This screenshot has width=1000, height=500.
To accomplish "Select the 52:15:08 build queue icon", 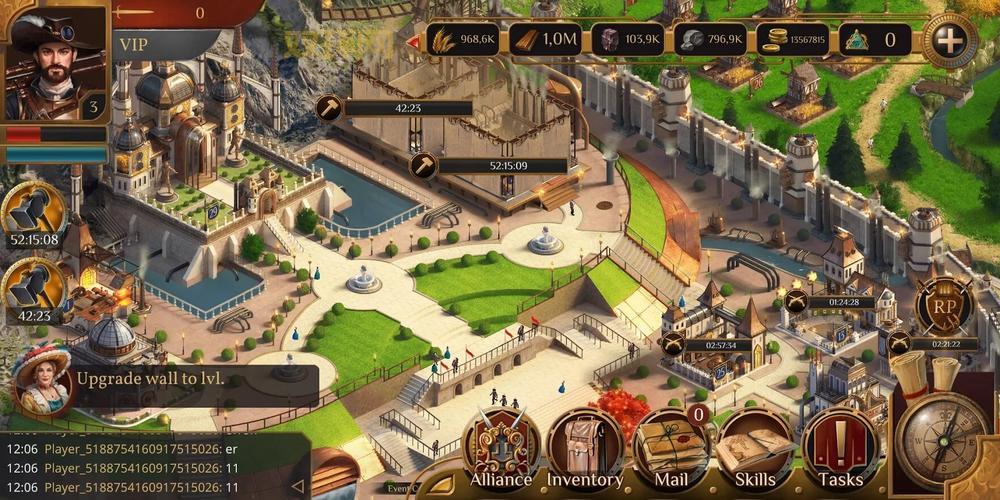I will (x=33, y=212).
